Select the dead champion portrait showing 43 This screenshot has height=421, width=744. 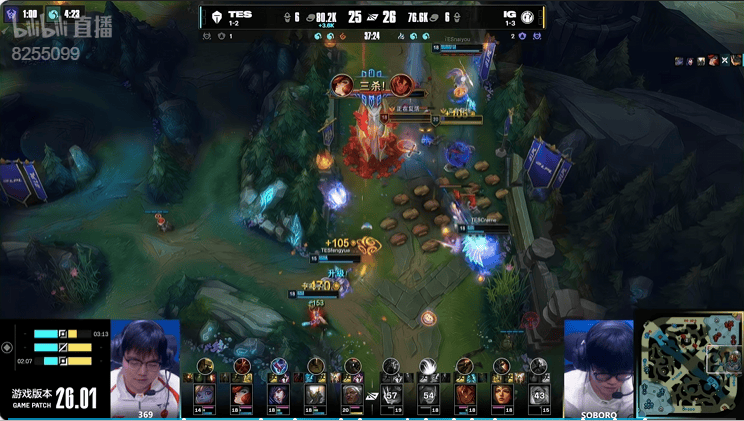tap(540, 394)
